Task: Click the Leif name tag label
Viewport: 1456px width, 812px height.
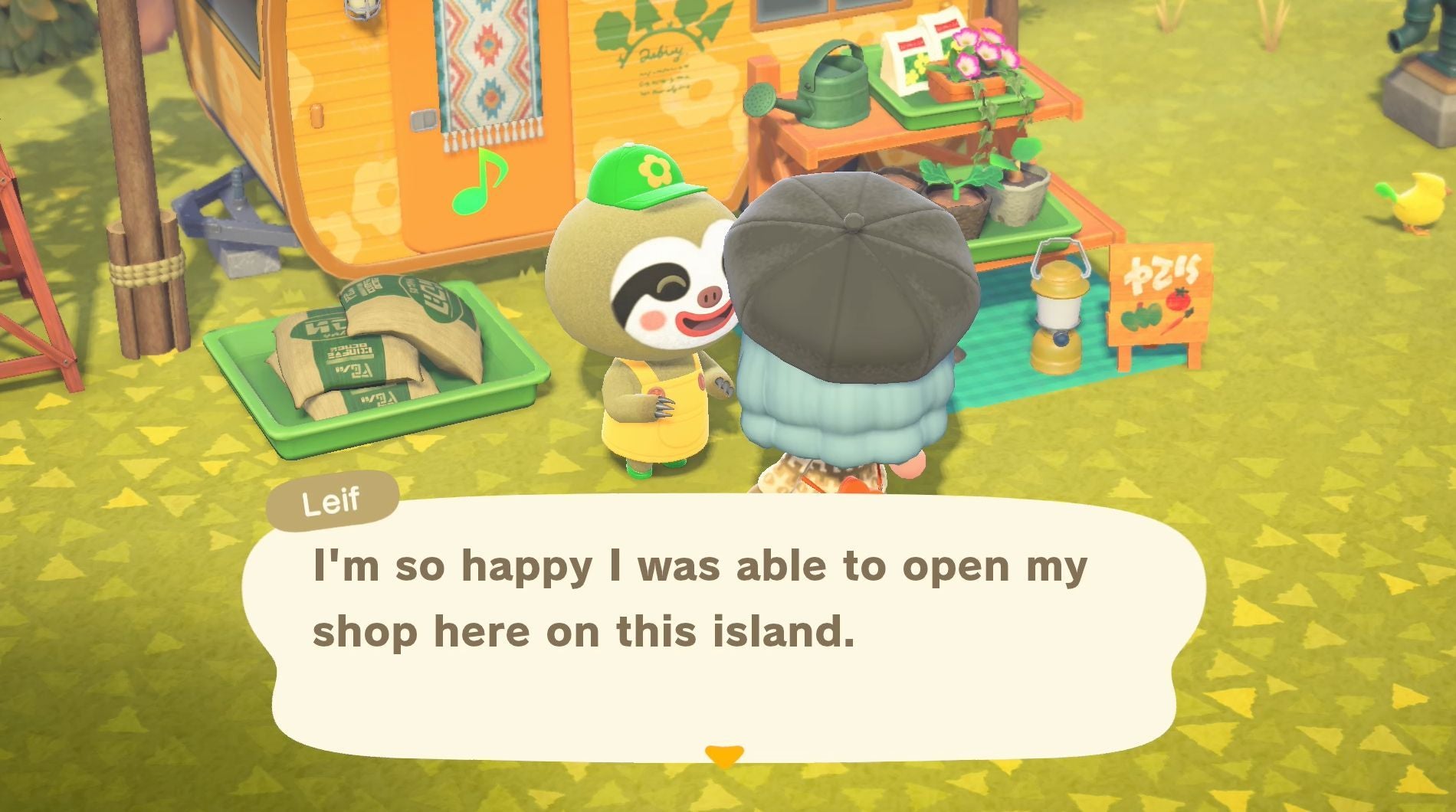Action: [333, 499]
